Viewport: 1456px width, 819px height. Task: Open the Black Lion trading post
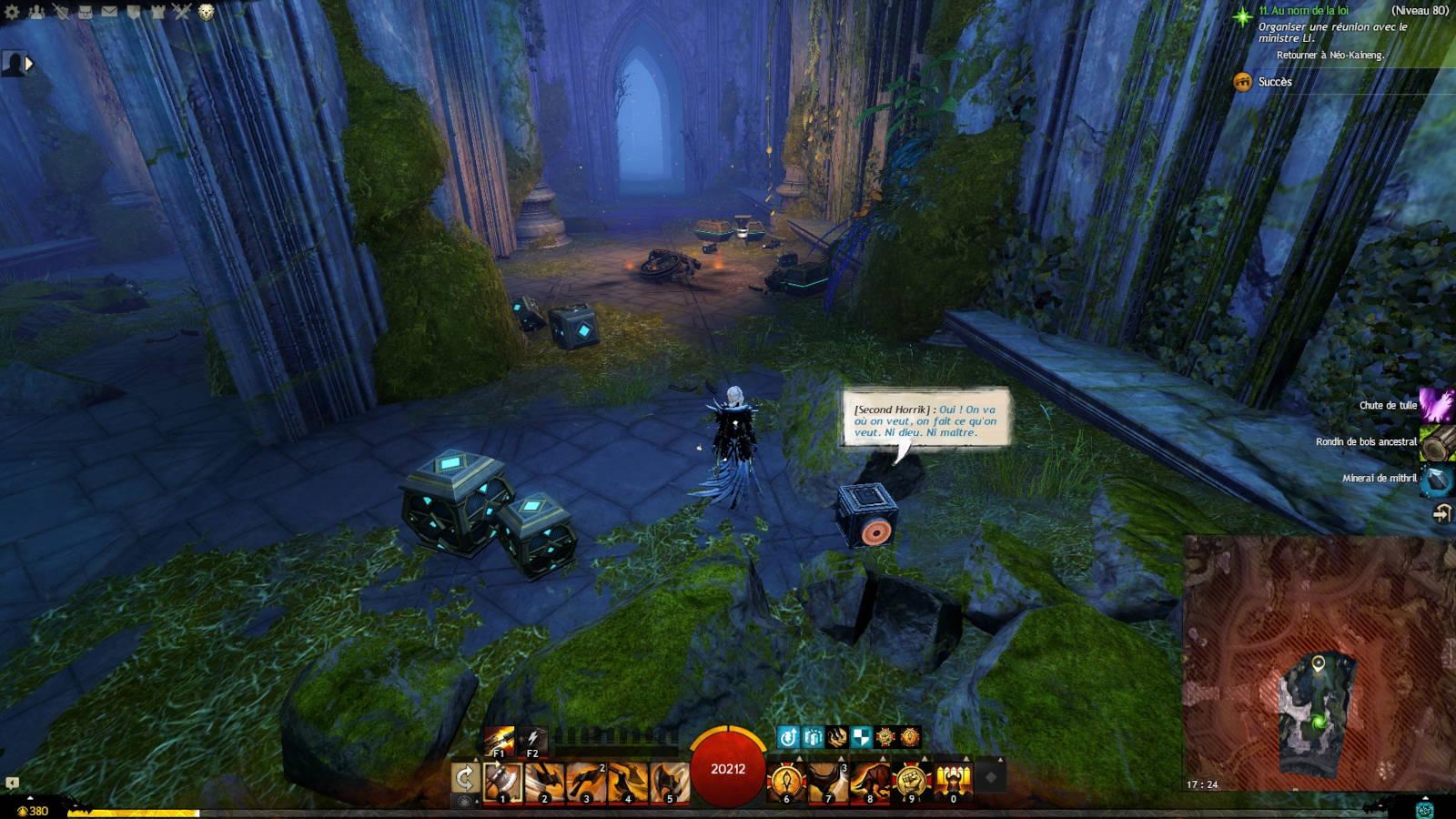(207, 12)
